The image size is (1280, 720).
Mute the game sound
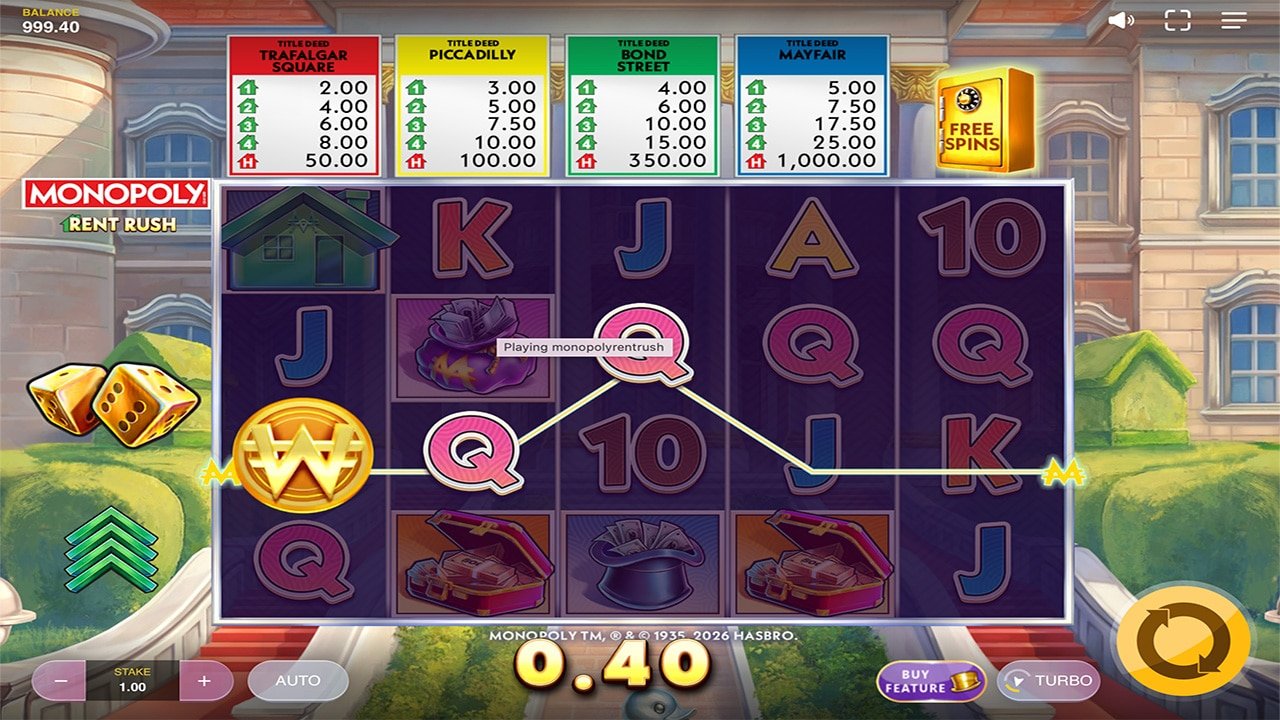click(1122, 18)
